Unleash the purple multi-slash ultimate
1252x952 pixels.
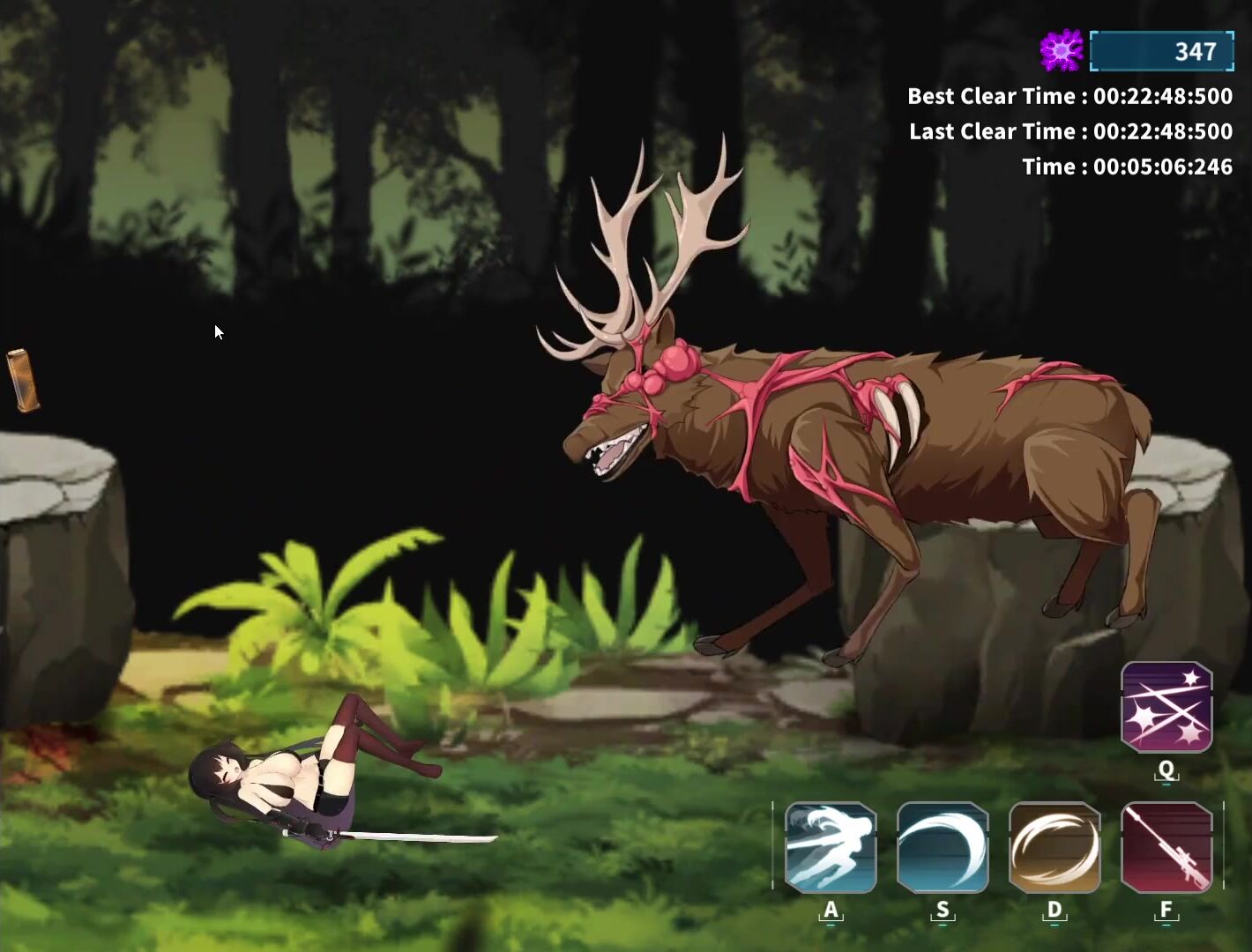click(1166, 707)
